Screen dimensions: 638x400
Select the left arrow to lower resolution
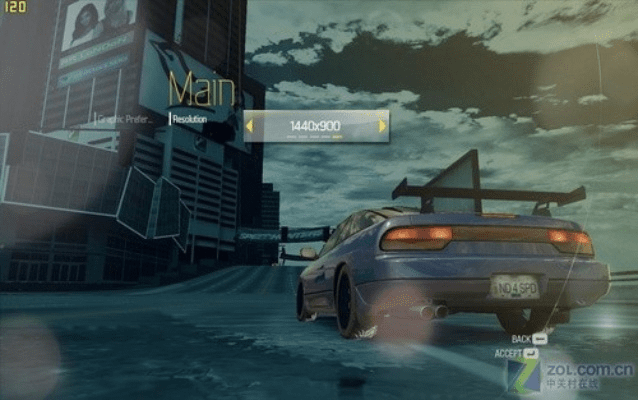250,125
